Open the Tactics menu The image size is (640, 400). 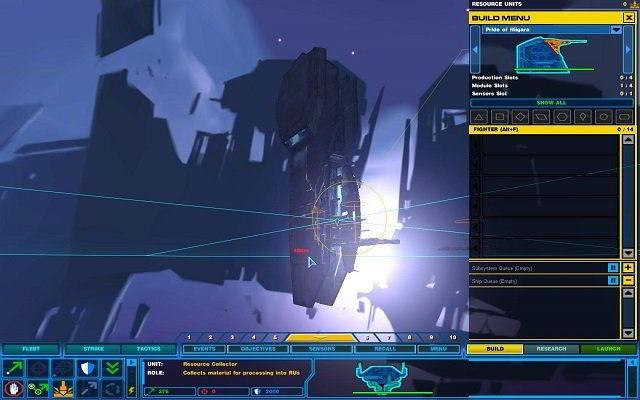click(x=146, y=349)
